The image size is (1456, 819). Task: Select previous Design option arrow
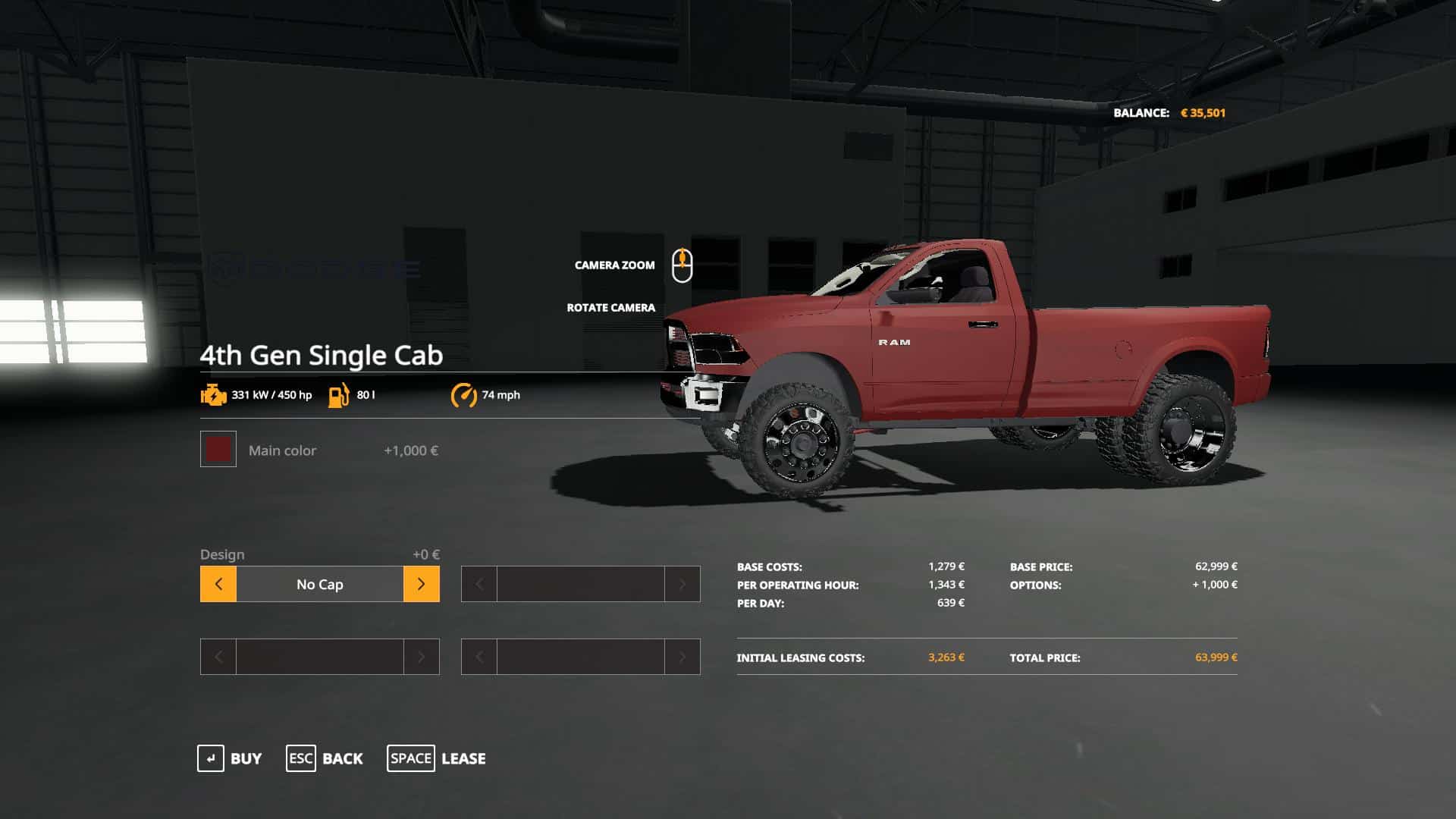coord(218,584)
